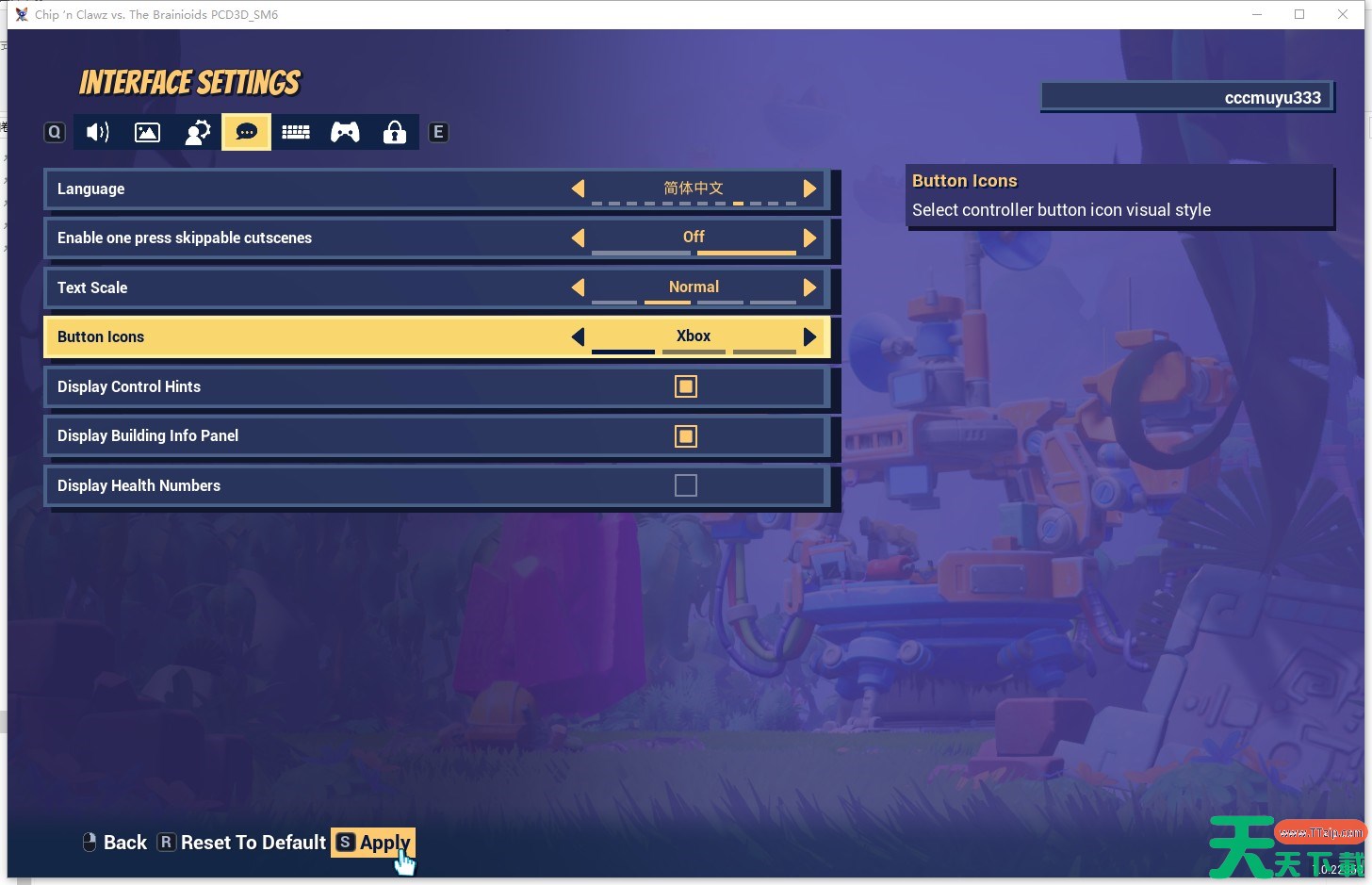Viewport: 1372px width, 885px height.
Task: Decrease the Text Scale setting
Action: point(578,287)
